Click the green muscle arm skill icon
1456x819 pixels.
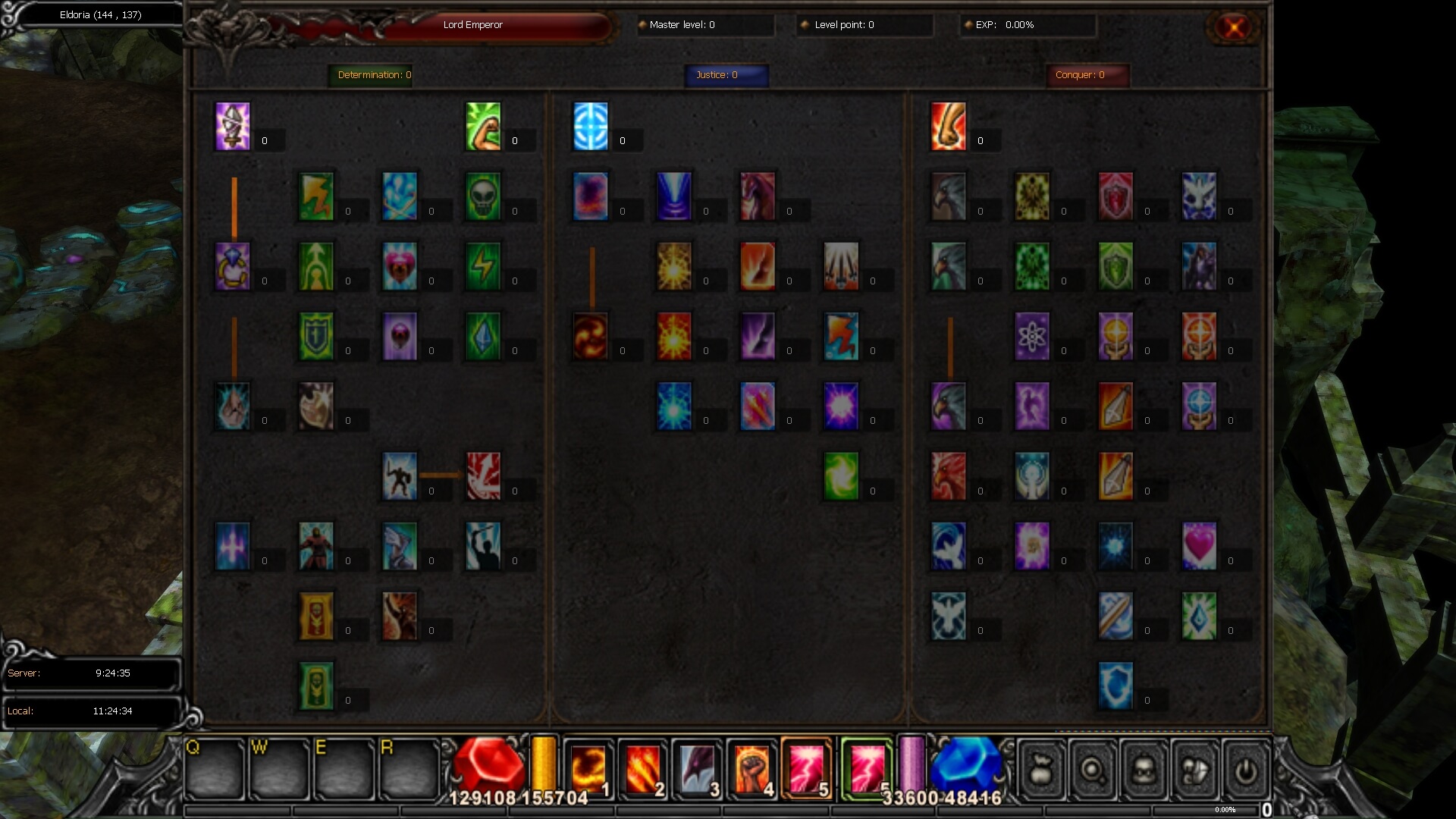pos(483,126)
